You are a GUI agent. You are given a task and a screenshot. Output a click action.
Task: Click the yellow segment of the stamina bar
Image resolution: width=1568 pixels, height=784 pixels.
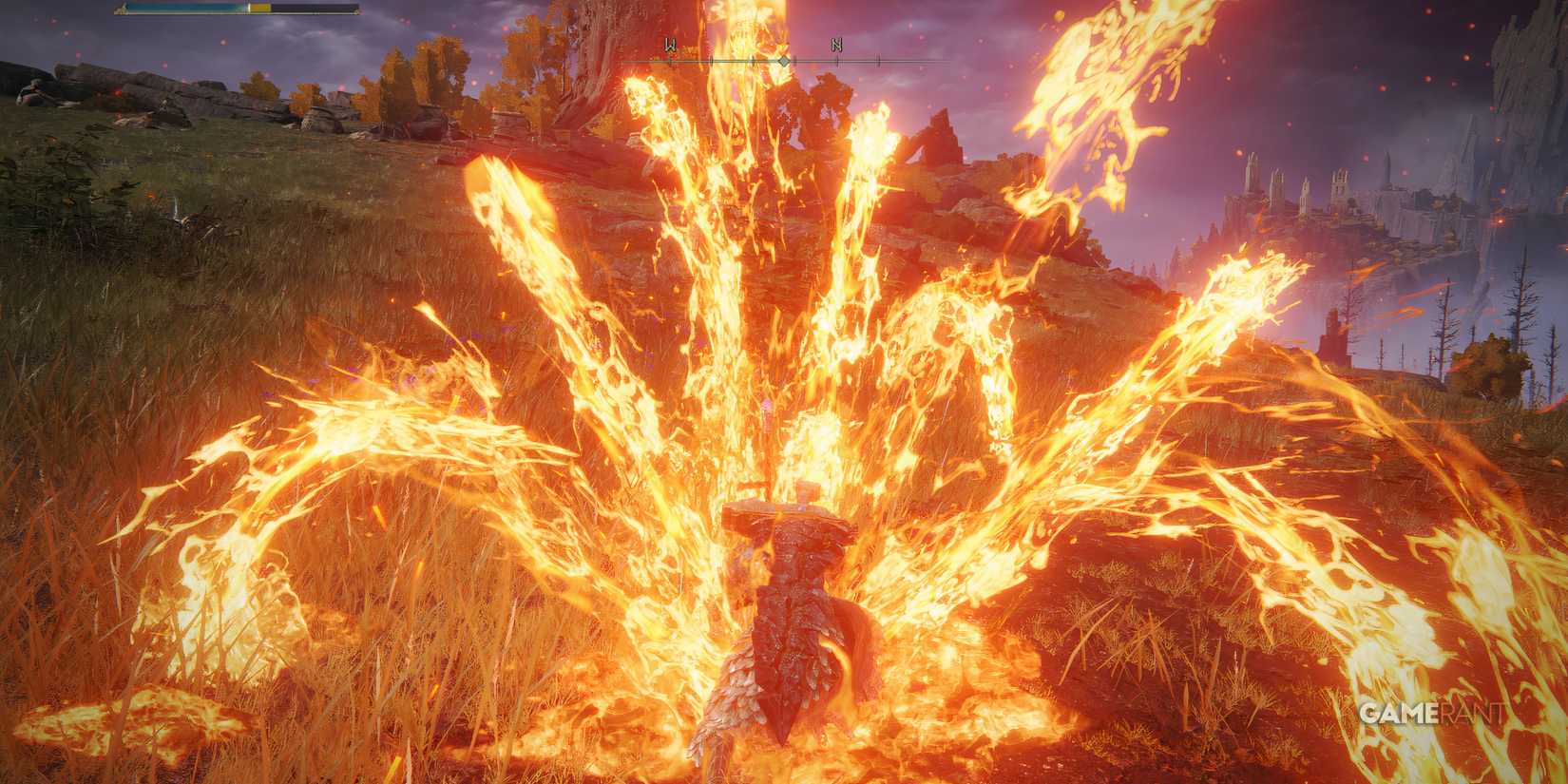(x=259, y=8)
